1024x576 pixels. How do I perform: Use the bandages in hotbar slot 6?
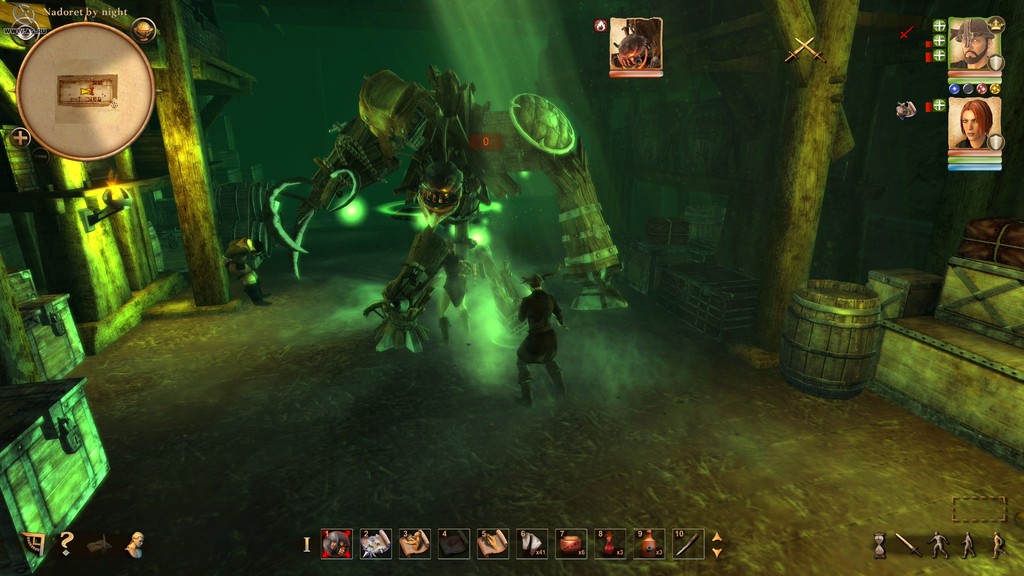point(531,544)
